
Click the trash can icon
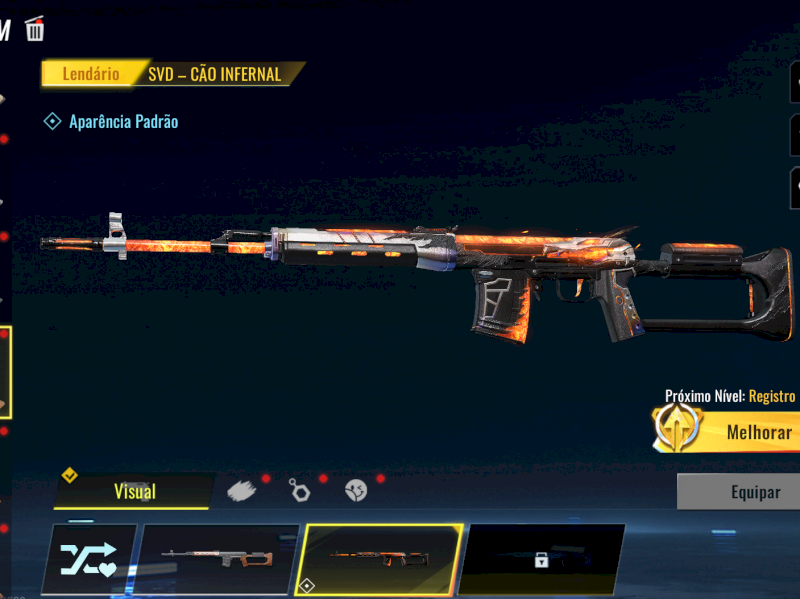(35, 28)
